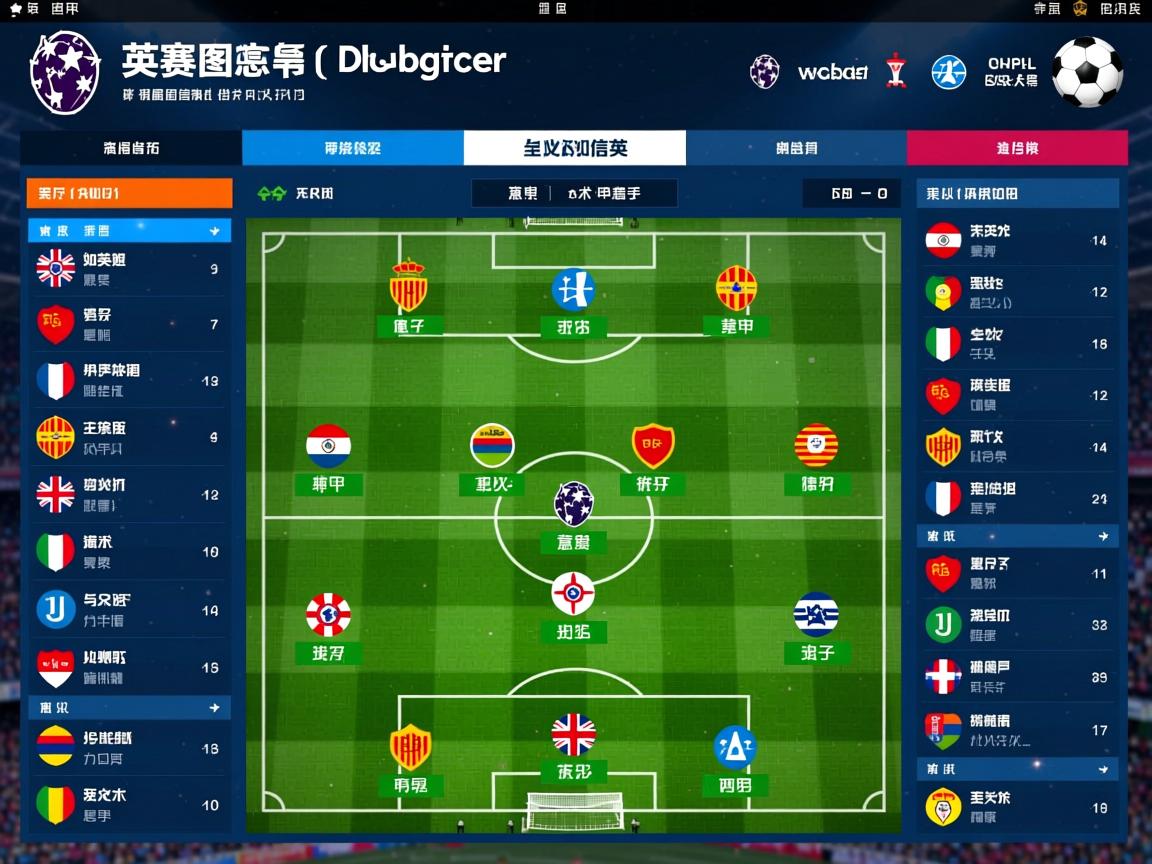This screenshot has width=1152, height=864.
Task: Select the Union Jack row showing 12
Action: (x=129, y=494)
